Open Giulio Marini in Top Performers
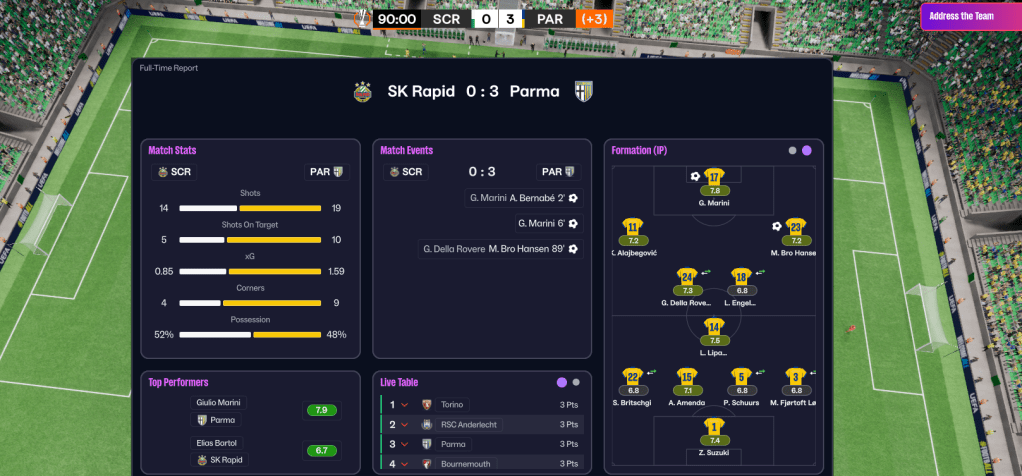 click(x=219, y=403)
